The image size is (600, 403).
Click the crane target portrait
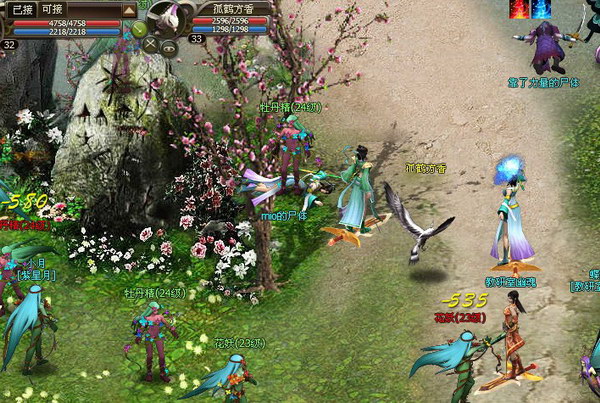click(x=168, y=17)
